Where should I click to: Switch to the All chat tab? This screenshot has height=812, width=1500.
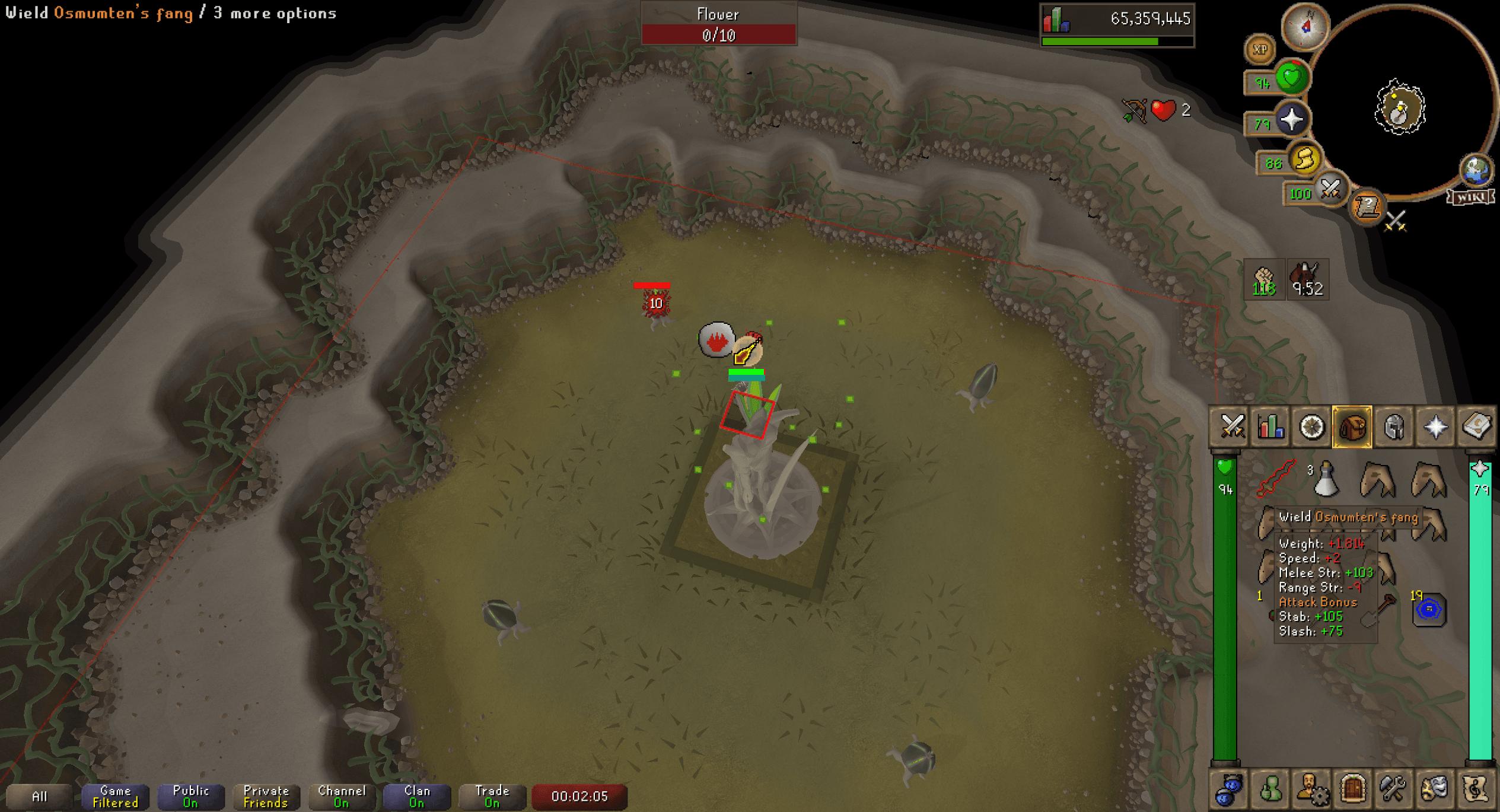point(42,796)
